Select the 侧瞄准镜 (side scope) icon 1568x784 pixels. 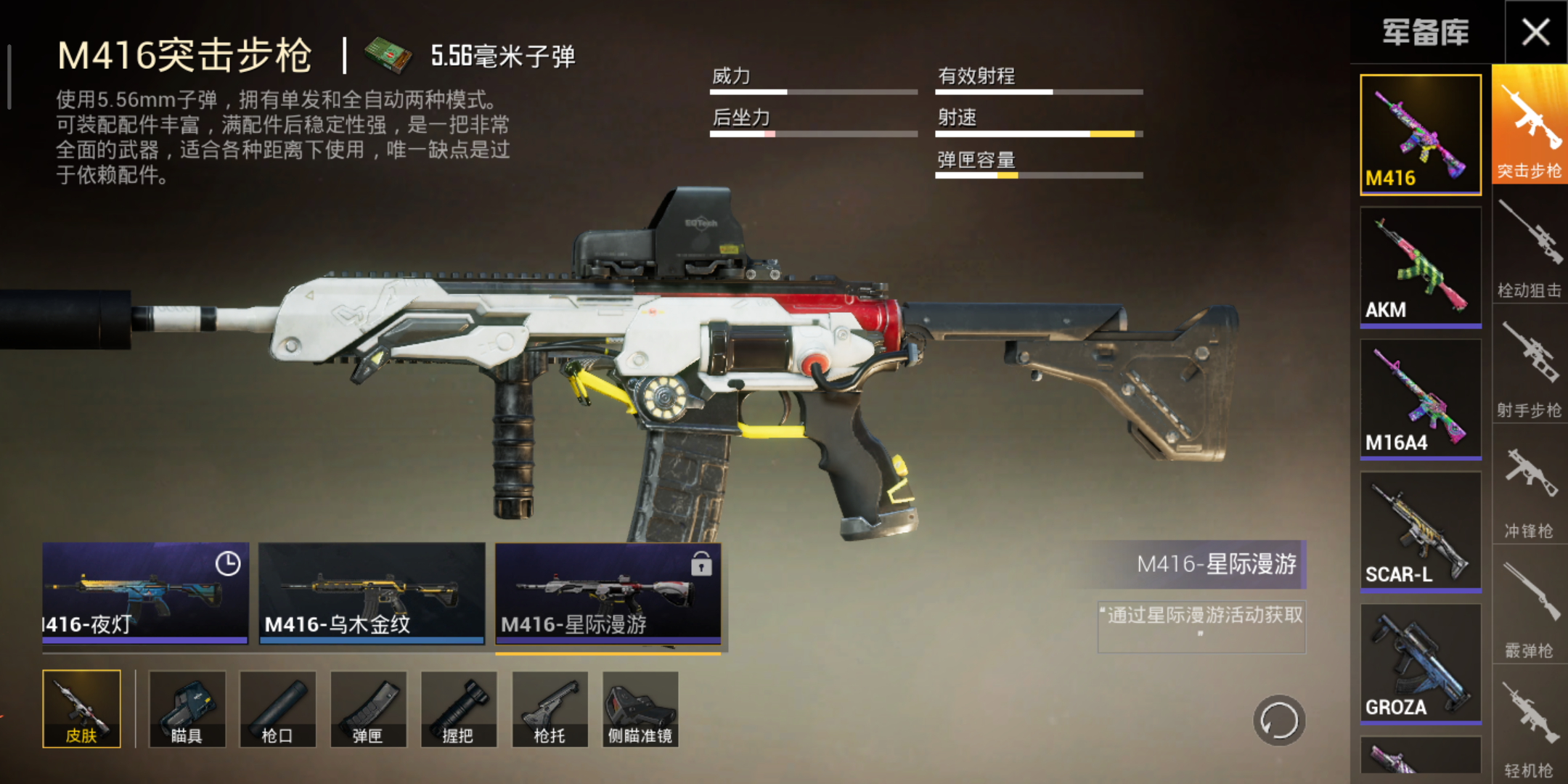(x=640, y=710)
